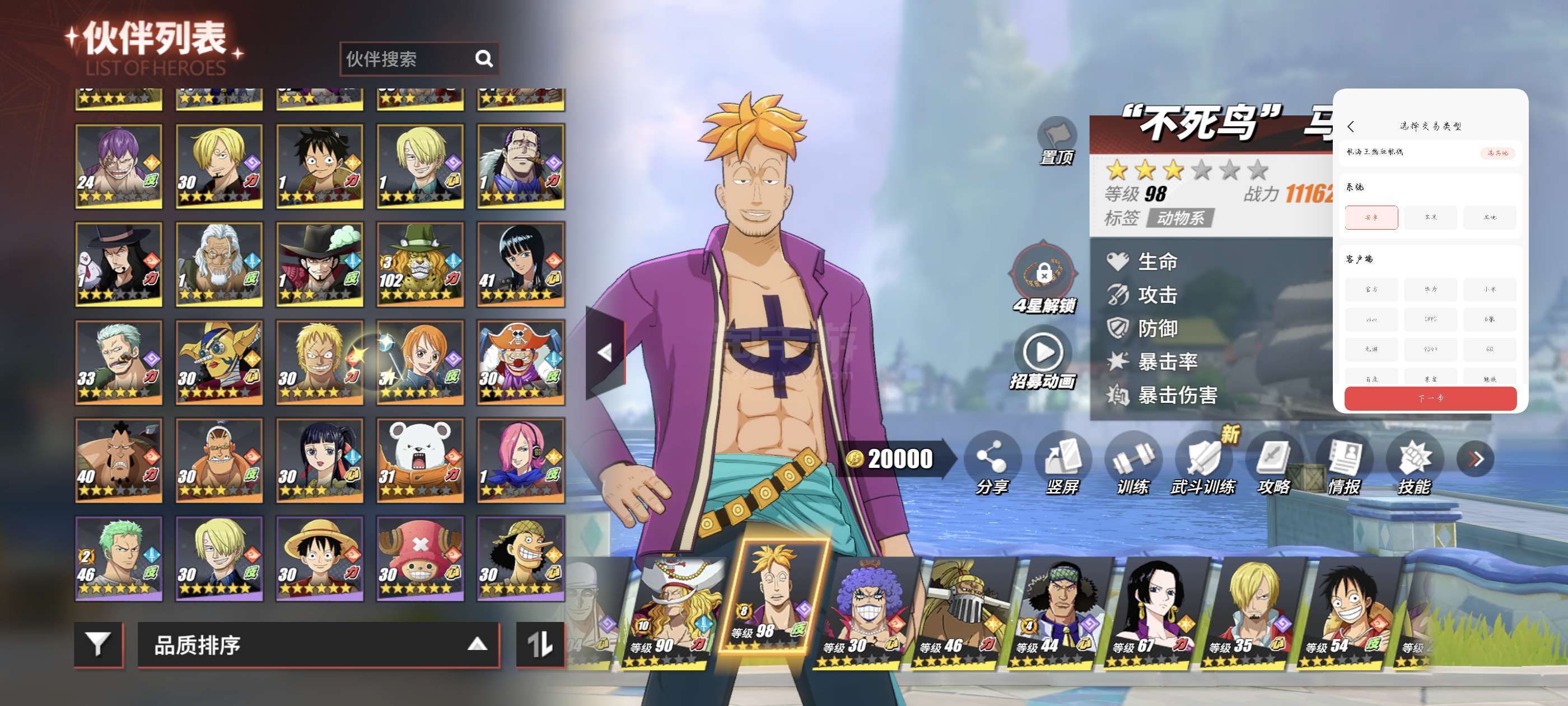Toggle the sort order arrows button
The width and height of the screenshot is (1568, 706).
539,644
